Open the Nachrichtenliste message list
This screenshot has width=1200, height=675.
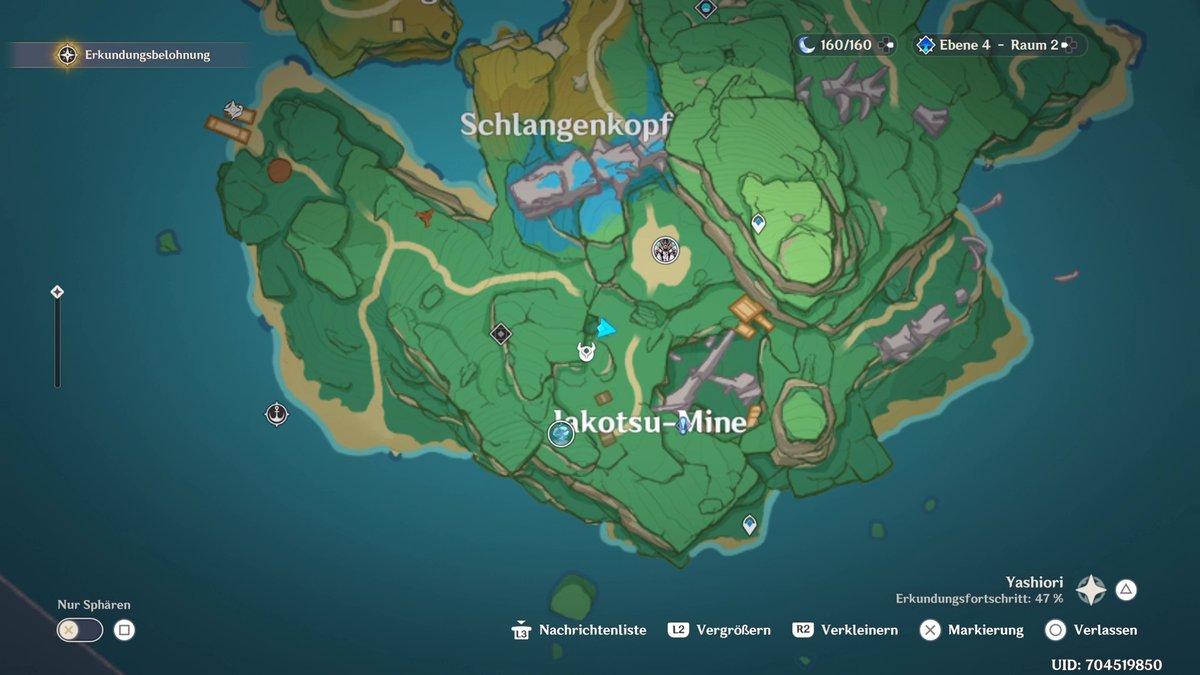point(580,630)
